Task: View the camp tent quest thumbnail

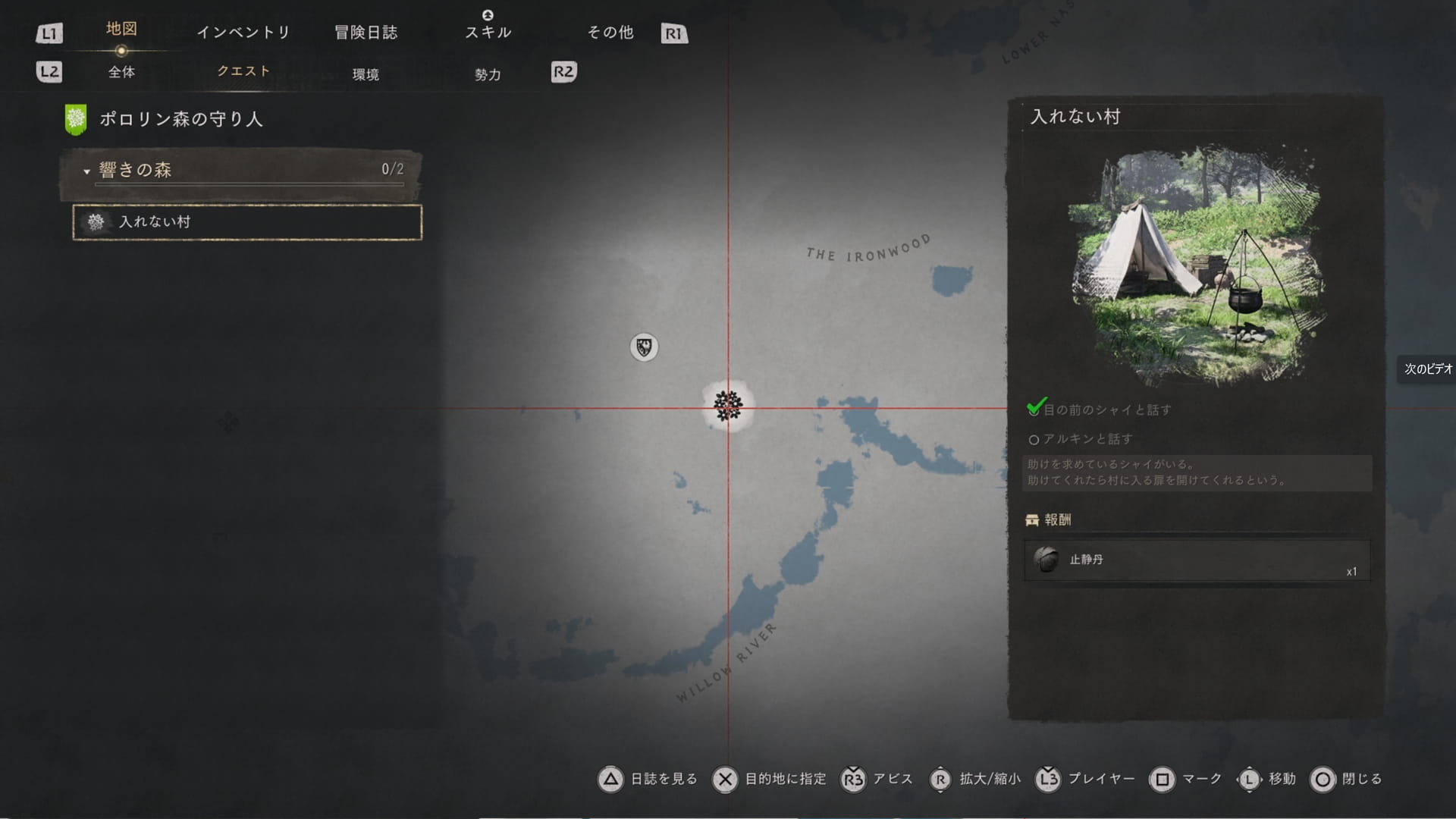Action: 1197,265
